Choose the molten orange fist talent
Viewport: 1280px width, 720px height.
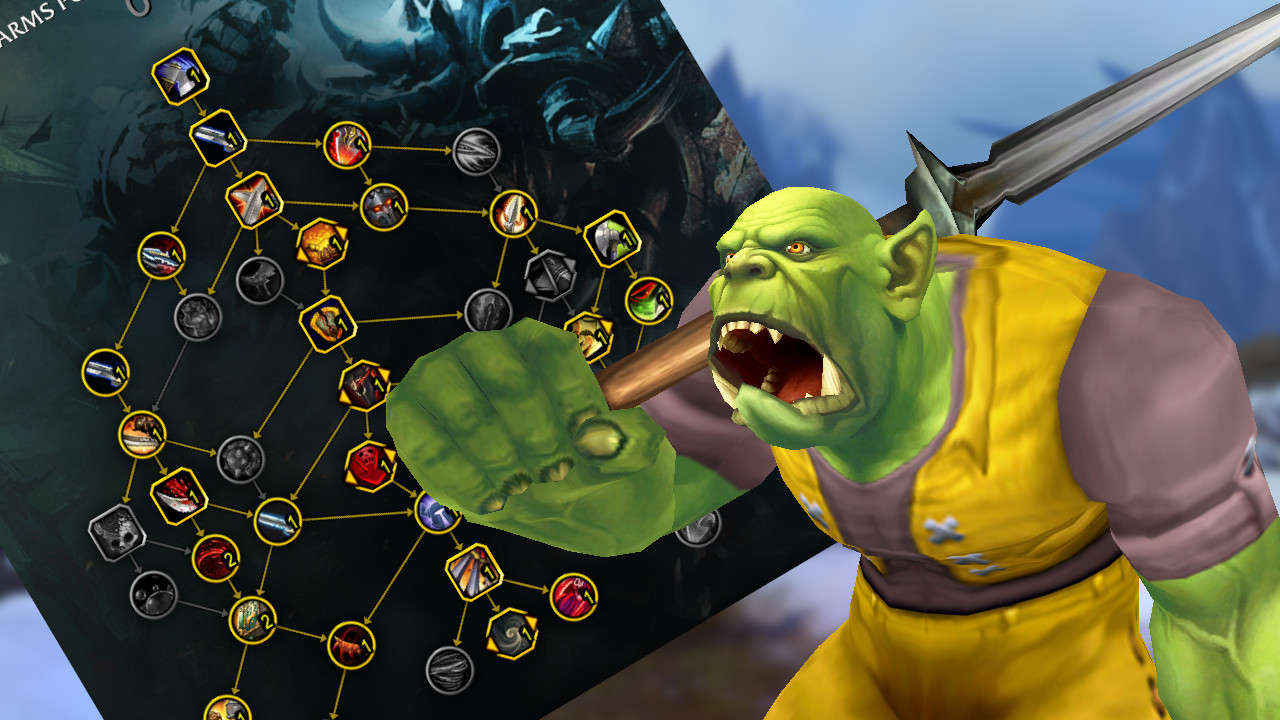(x=322, y=243)
